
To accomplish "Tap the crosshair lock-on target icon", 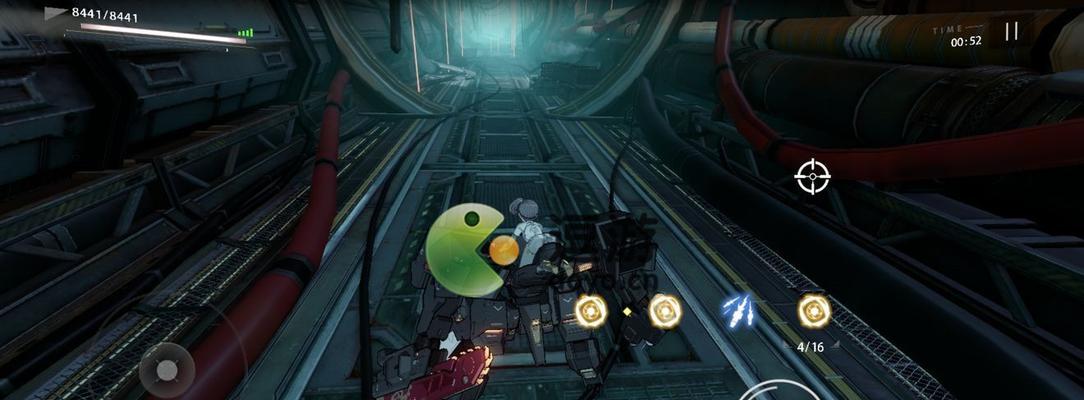I will tap(812, 176).
